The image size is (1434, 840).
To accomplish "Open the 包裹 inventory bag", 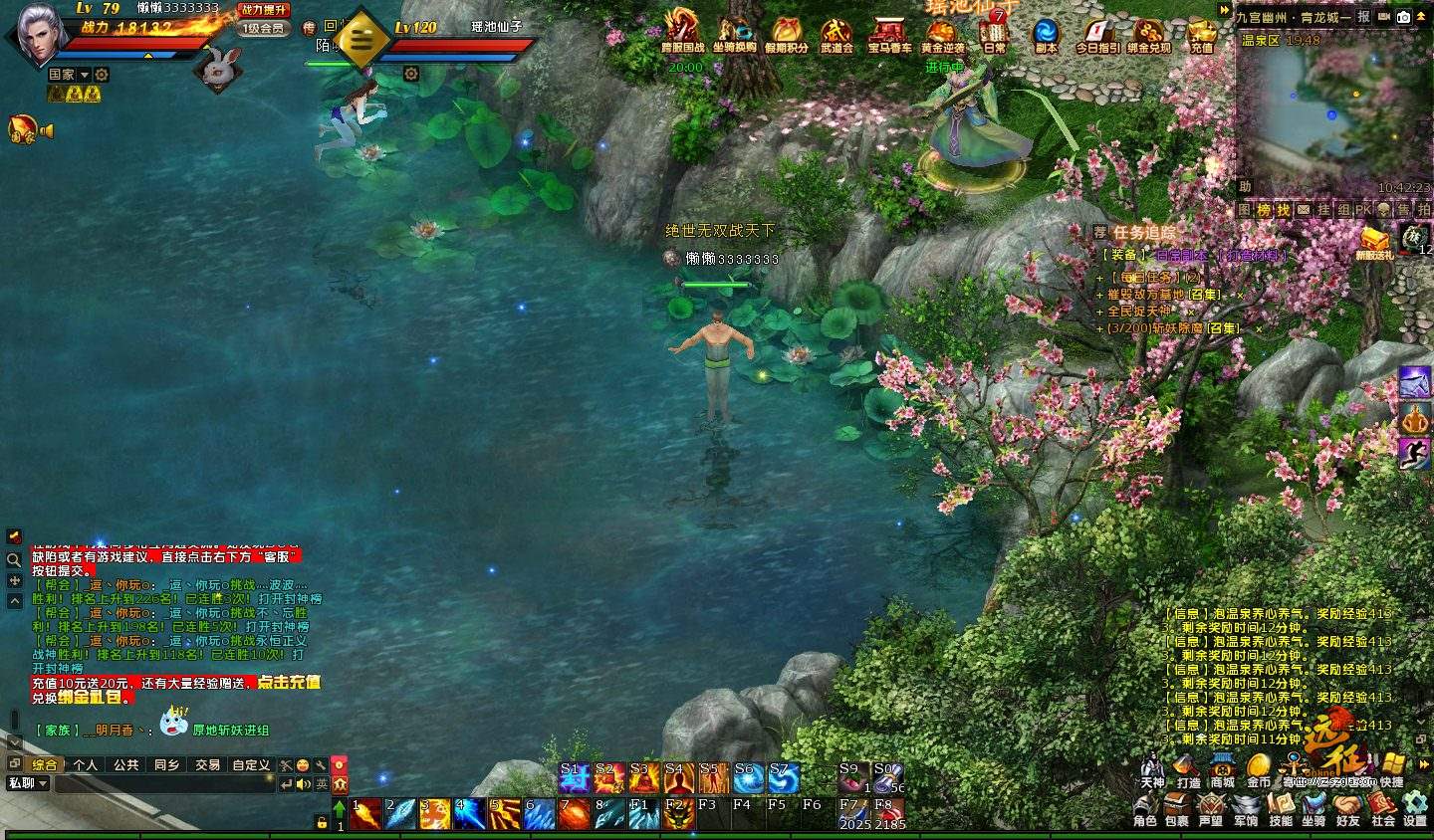I will (1176, 807).
